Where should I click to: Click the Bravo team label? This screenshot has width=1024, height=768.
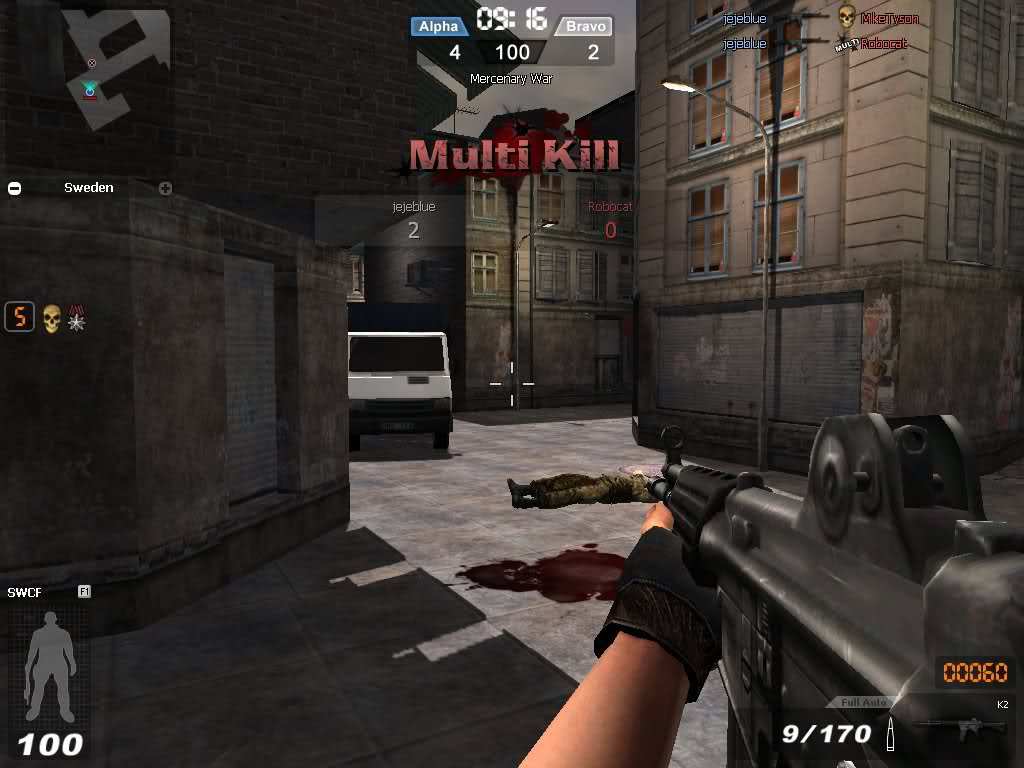(584, 26)
